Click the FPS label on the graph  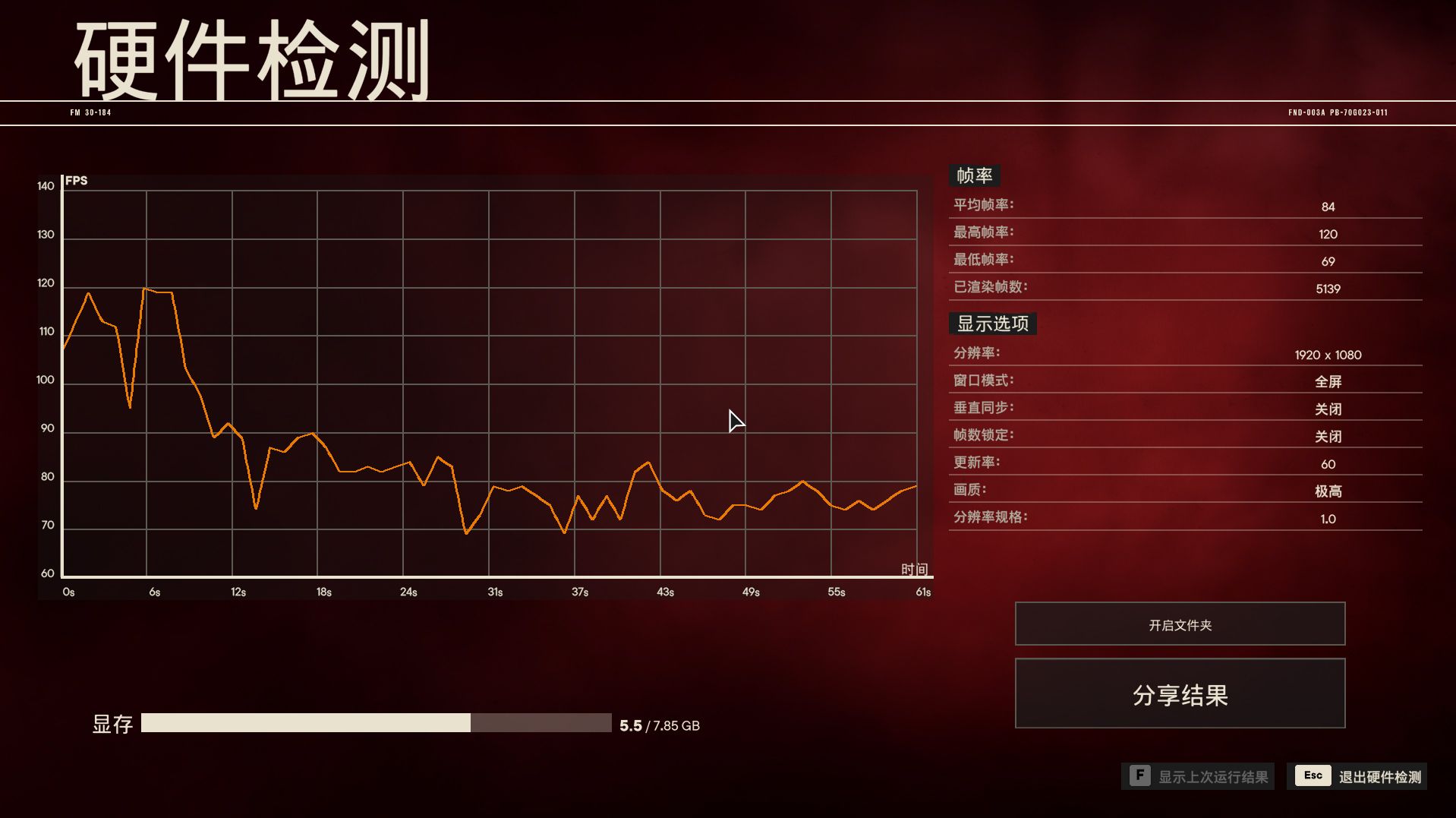click(x=76, y=180)
